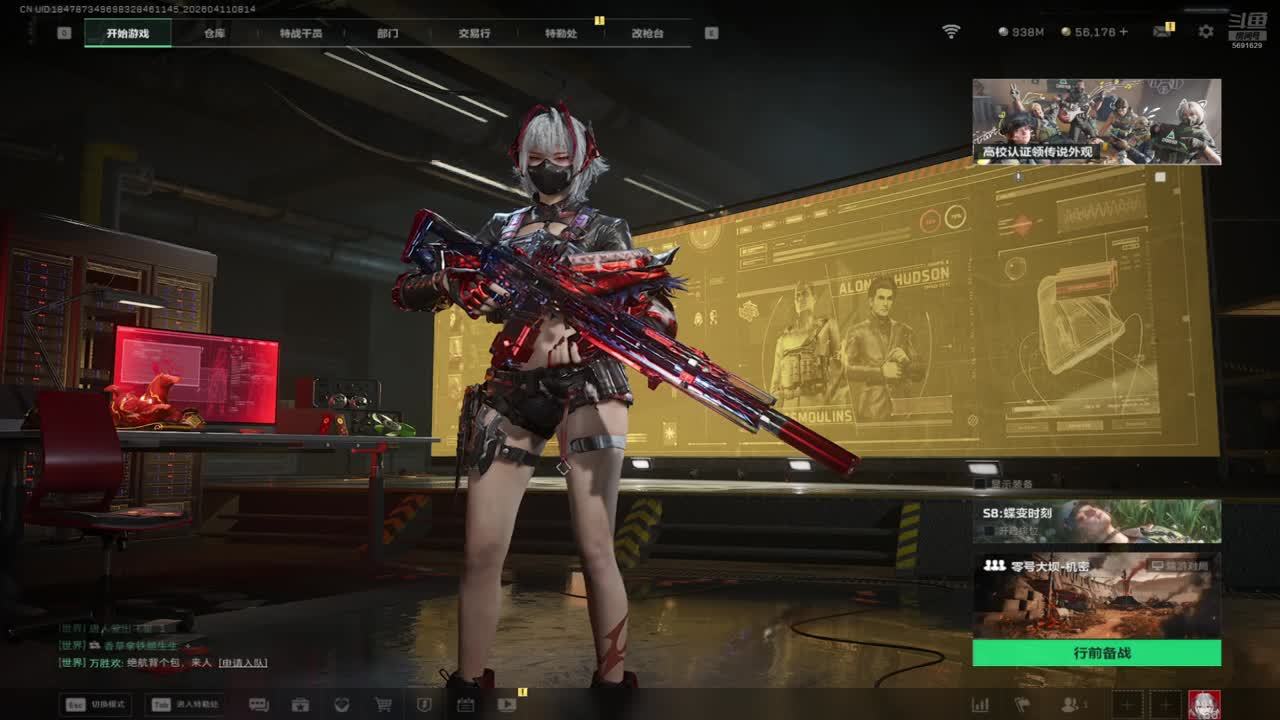The height and width of the screenshot is (720, 1280).
Task: Click the 进入特勤处 button
Action: pyautogui.click(x=184, y=704)
